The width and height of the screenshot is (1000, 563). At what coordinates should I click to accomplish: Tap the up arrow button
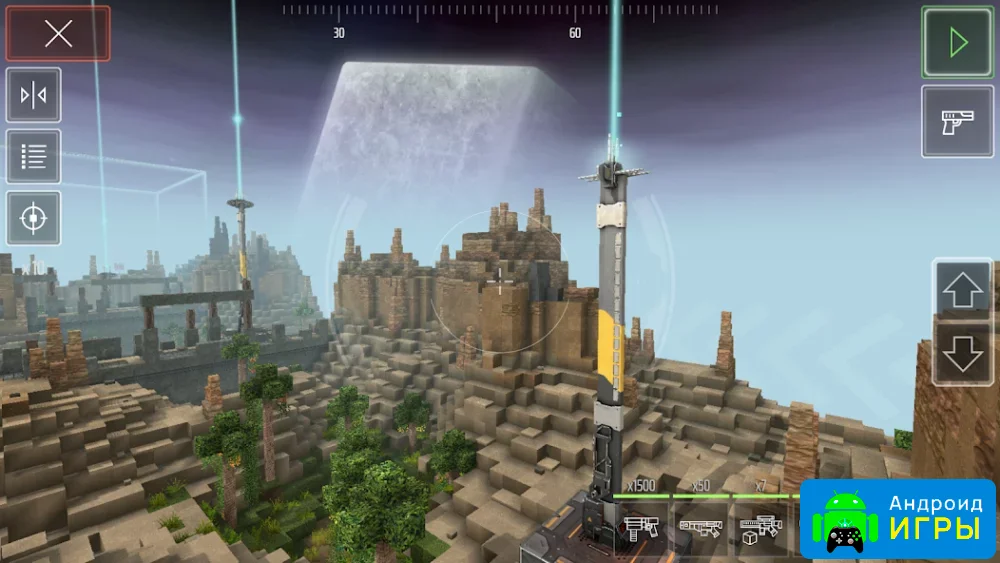(963, 290)
